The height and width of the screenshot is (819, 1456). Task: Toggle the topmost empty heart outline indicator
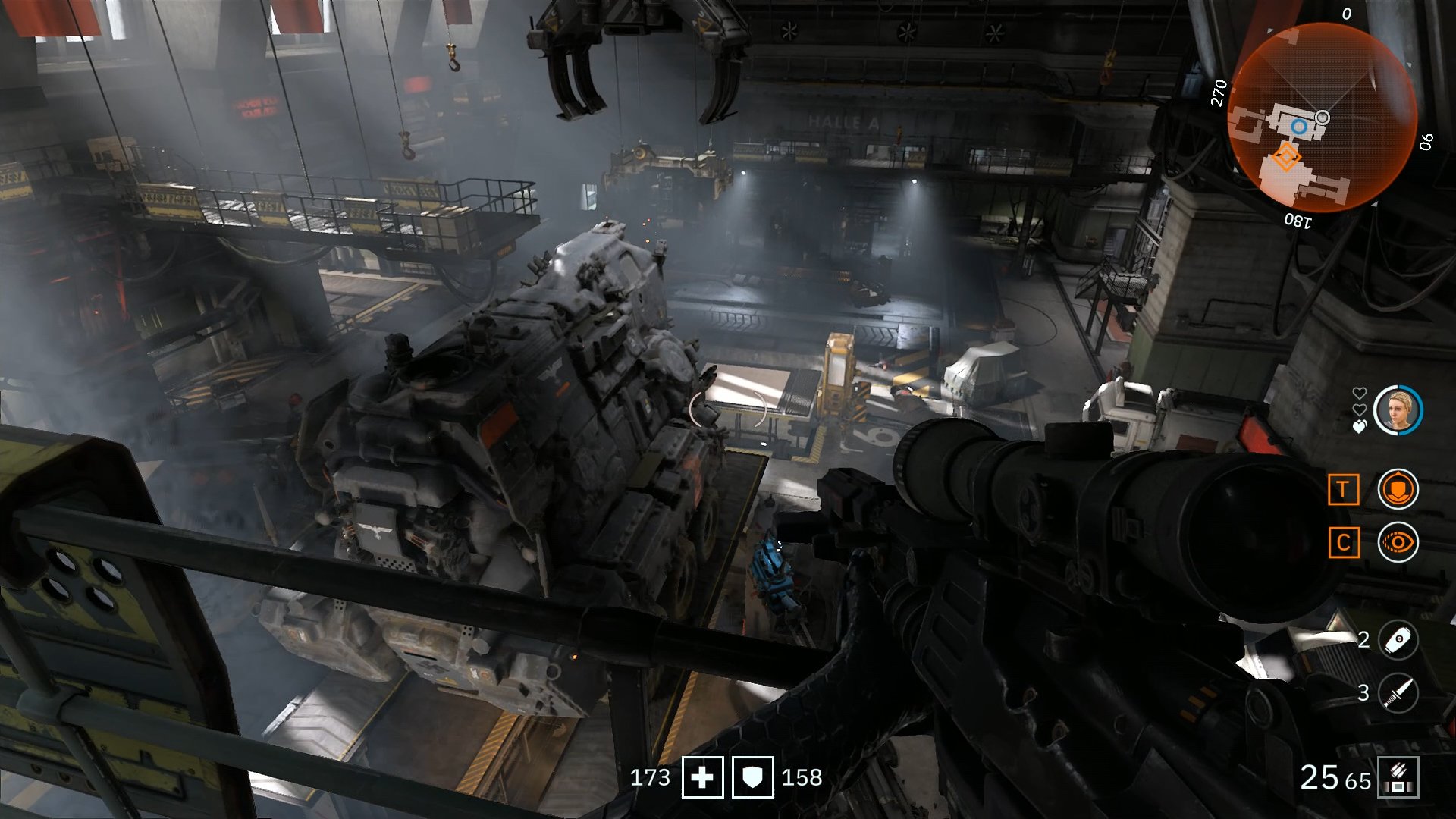tap(1360, 391)
